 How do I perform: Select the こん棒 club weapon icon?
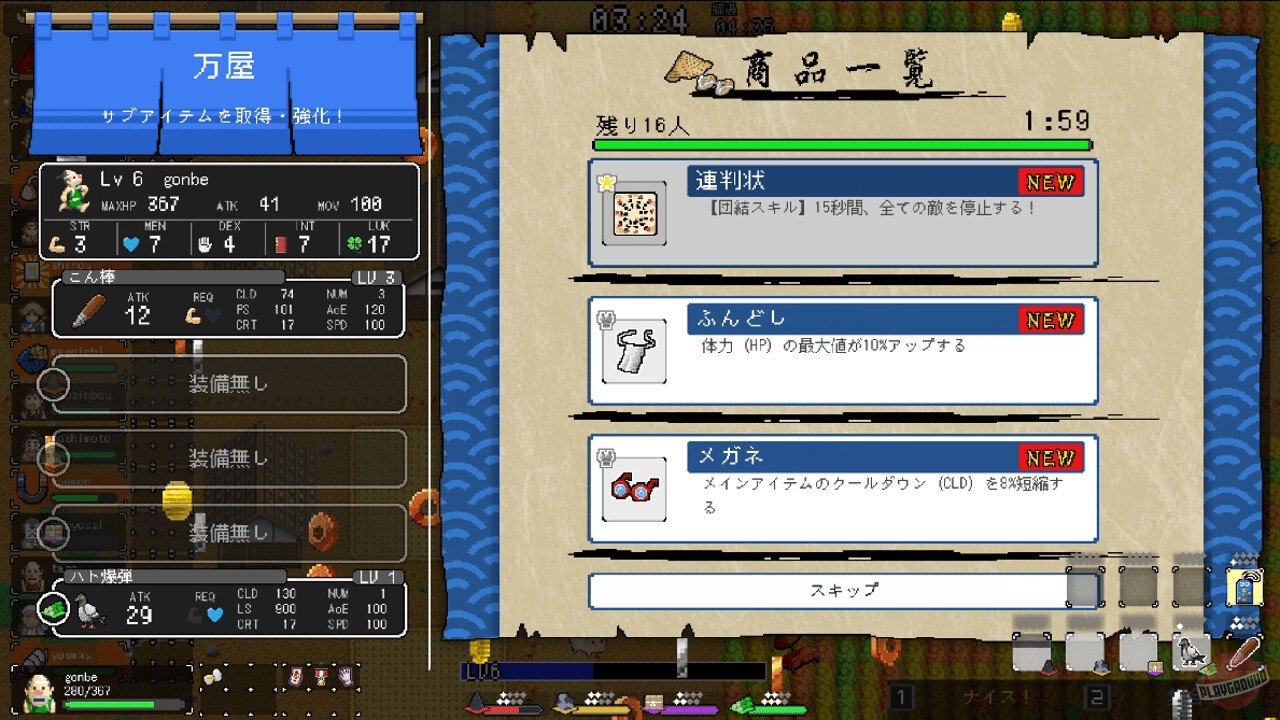(x=88, y=313)
